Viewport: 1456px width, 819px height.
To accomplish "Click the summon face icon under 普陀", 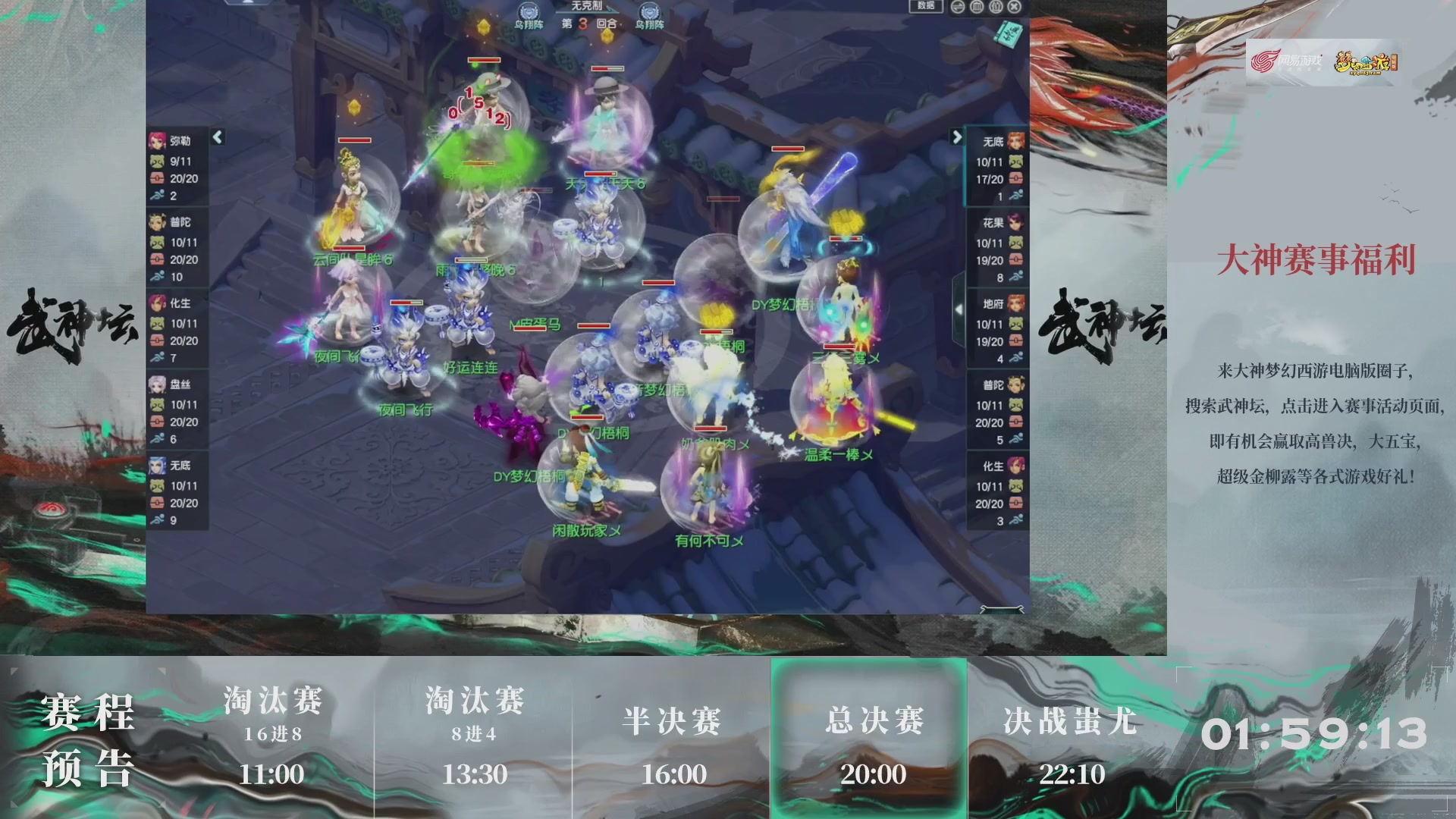I will (158, 243).
